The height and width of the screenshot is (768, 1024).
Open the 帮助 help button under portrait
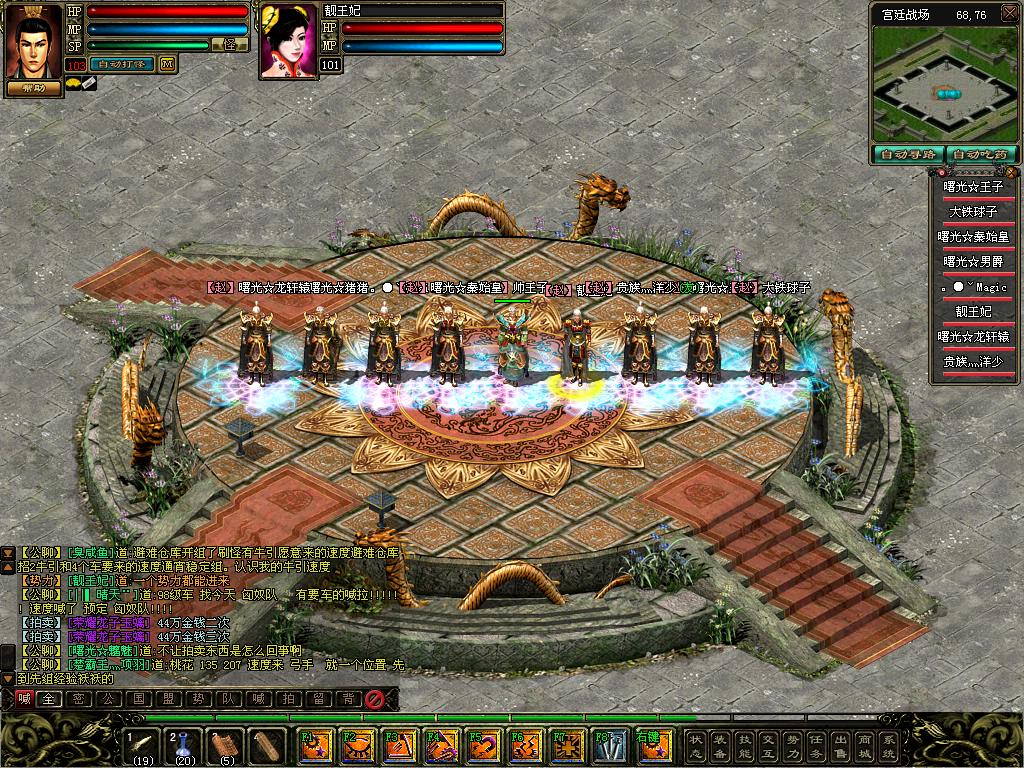34,87
